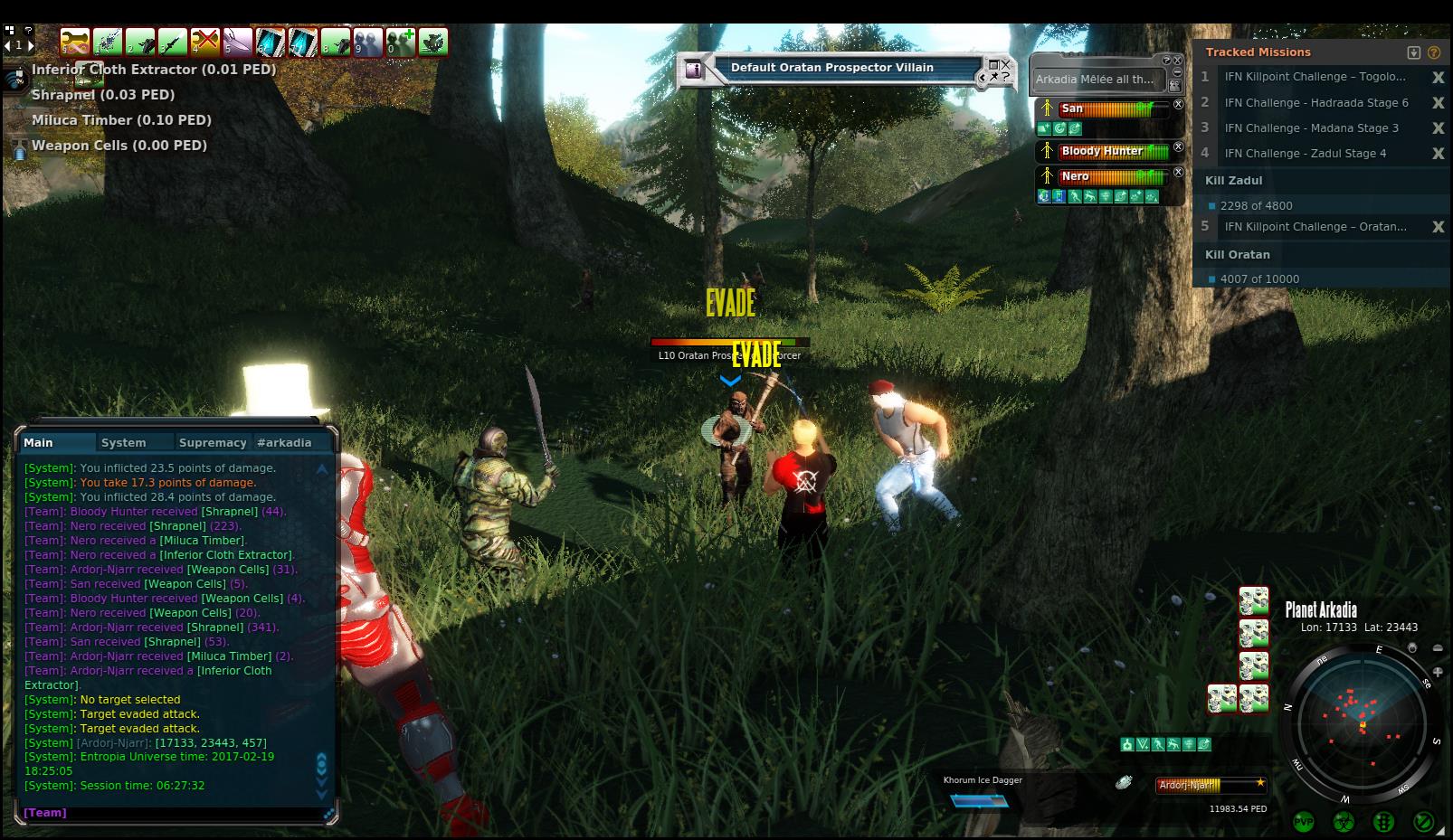The height and width of the screenshot is (840, 1453).
Task: Zoom in the radar with the plus button
Action: 1438,672
